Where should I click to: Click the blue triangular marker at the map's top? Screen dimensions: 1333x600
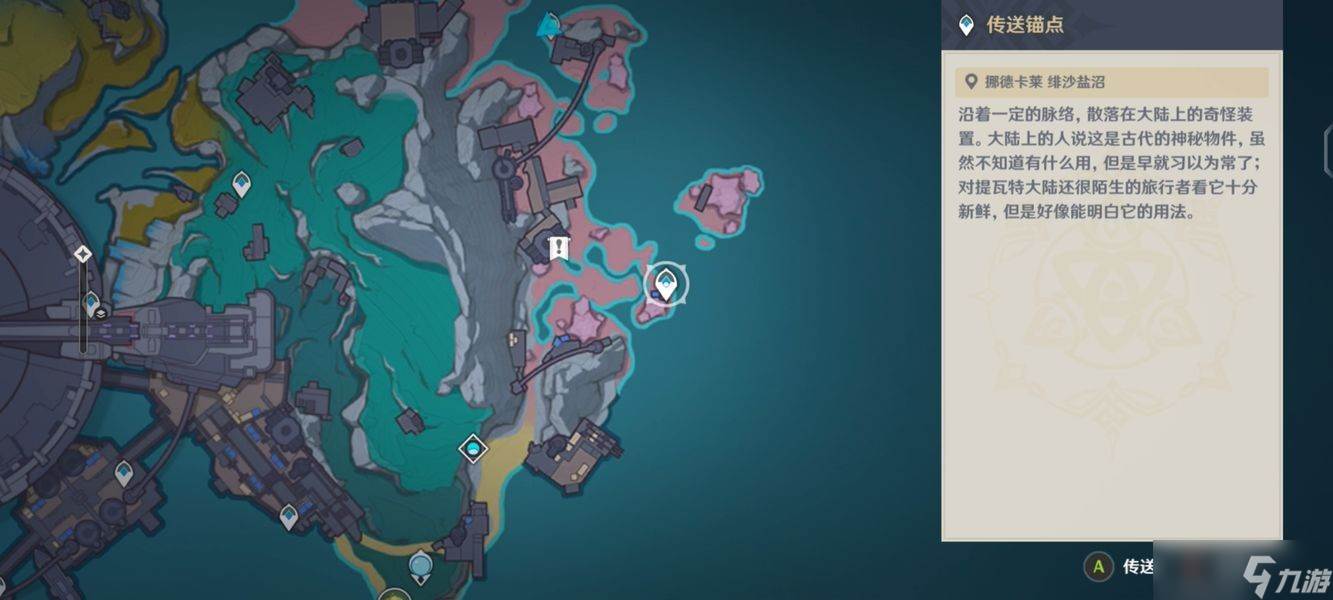coord(548,26)
